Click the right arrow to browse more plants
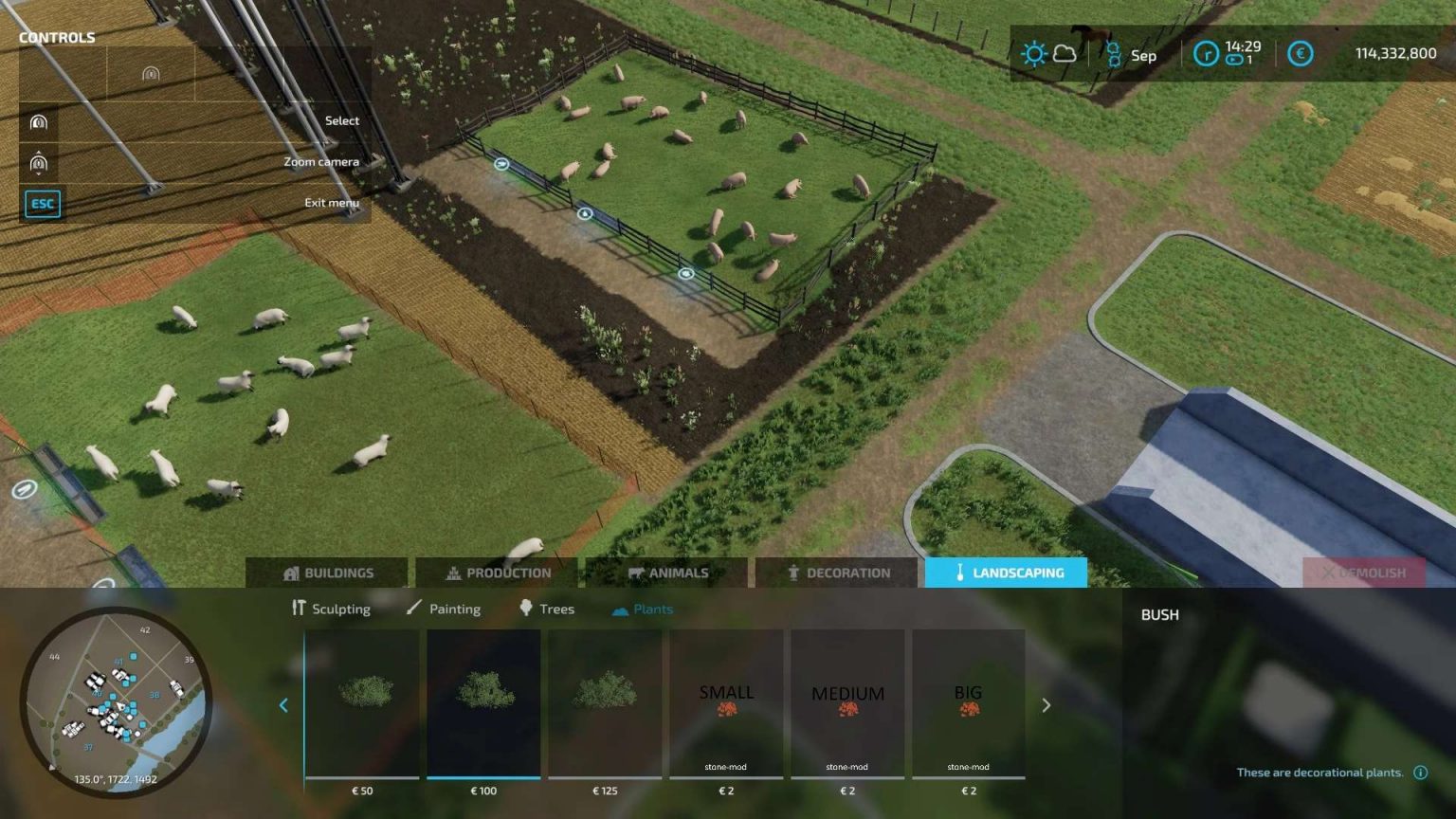This screenshot has height=819, width=1456. point(1046,705)
